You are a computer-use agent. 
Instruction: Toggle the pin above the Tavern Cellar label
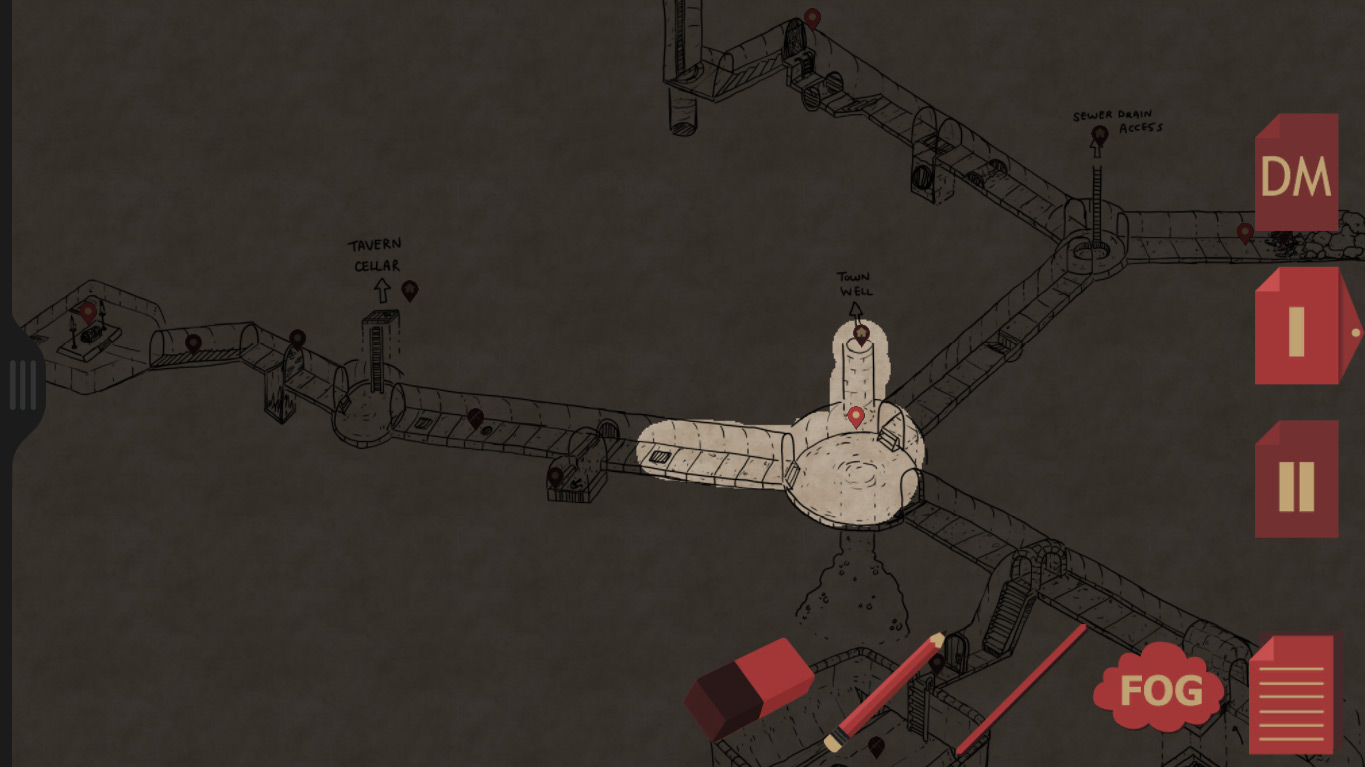point(409,292)
